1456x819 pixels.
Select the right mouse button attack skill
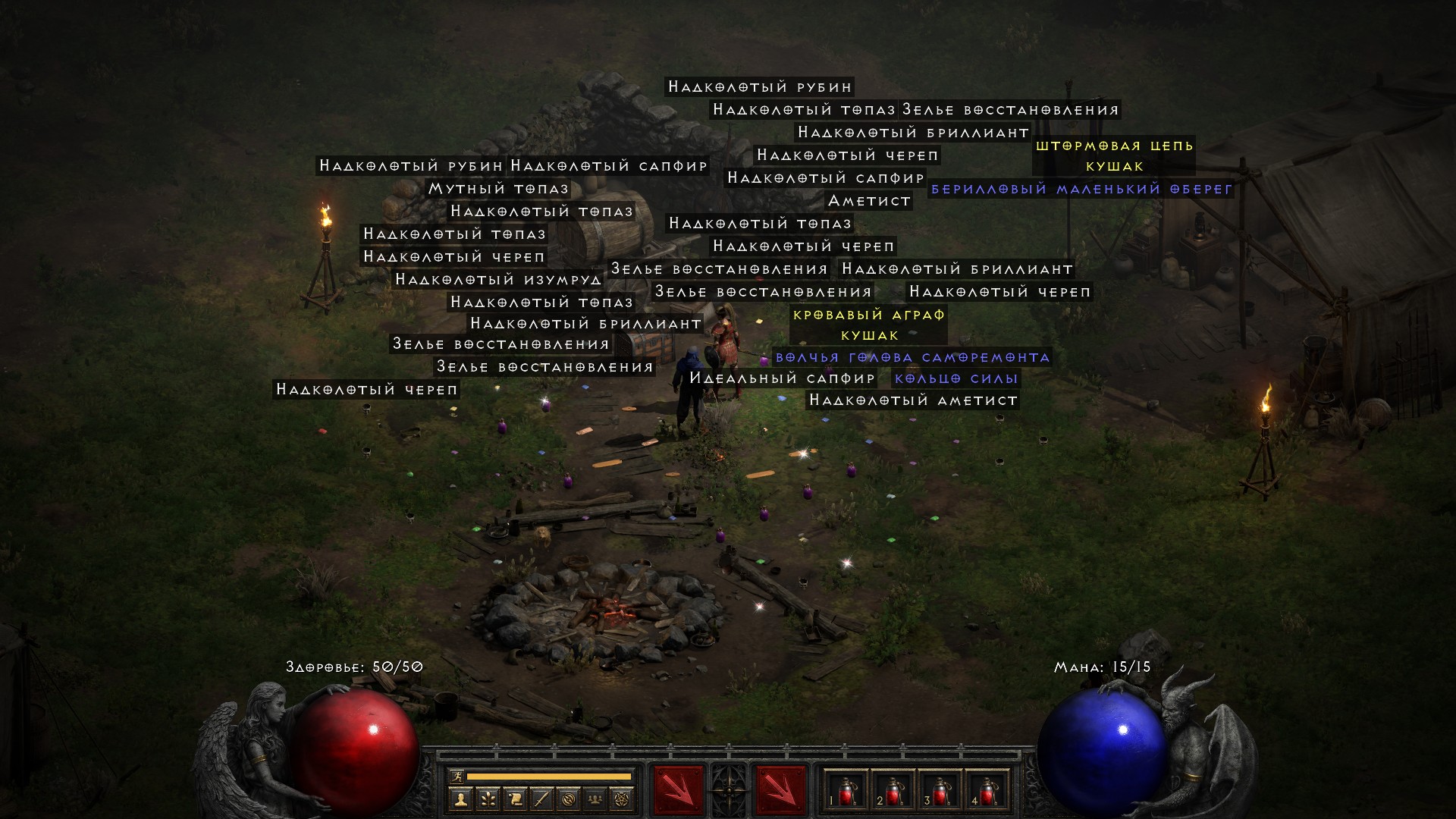[780, 790]
